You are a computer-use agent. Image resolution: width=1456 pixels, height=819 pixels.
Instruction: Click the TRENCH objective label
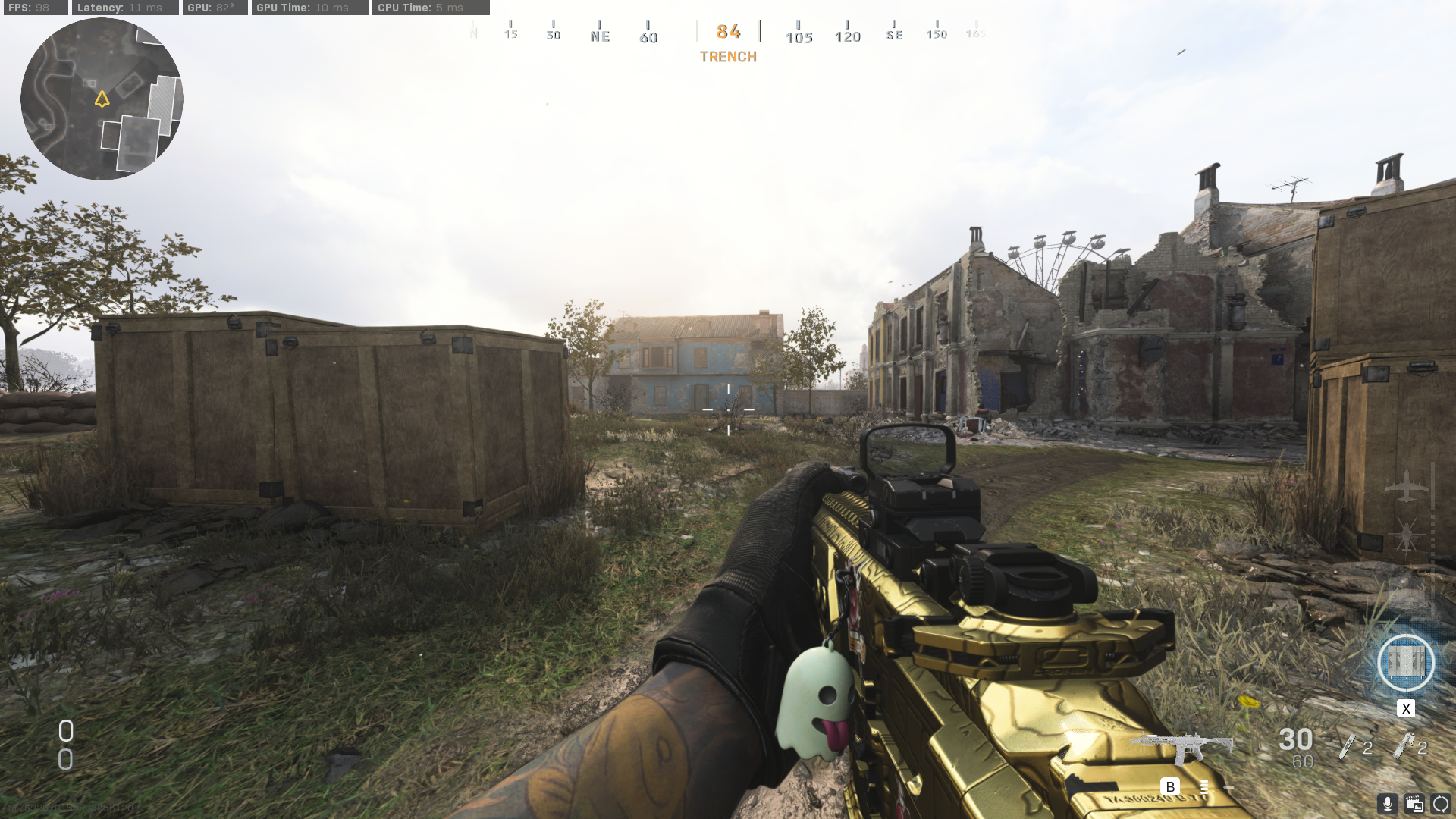[x=727, y=56]
